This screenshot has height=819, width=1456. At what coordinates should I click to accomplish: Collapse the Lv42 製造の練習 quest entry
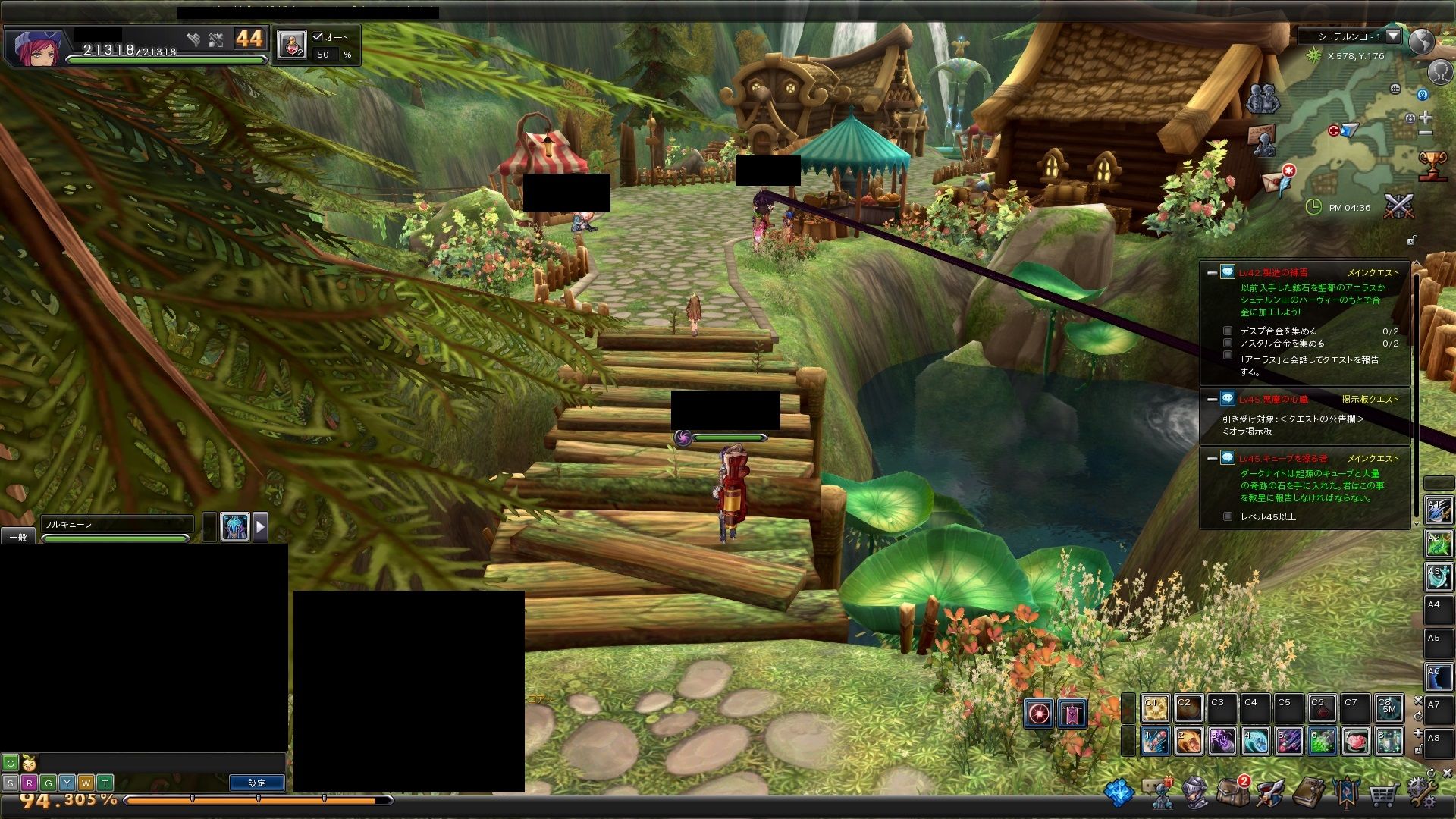tap(1212, 272)
